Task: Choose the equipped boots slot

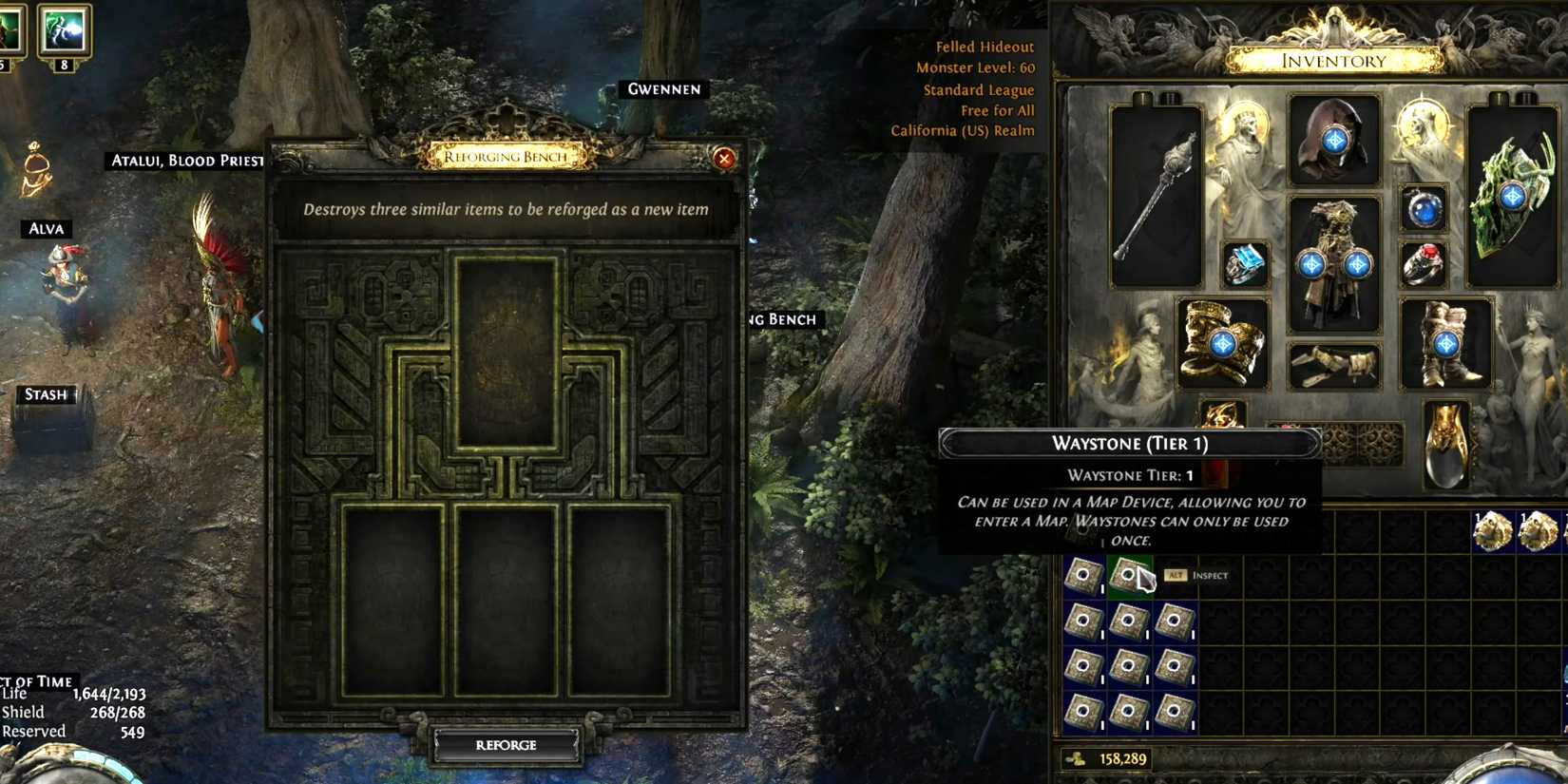Action: (x=1445, y=343)
